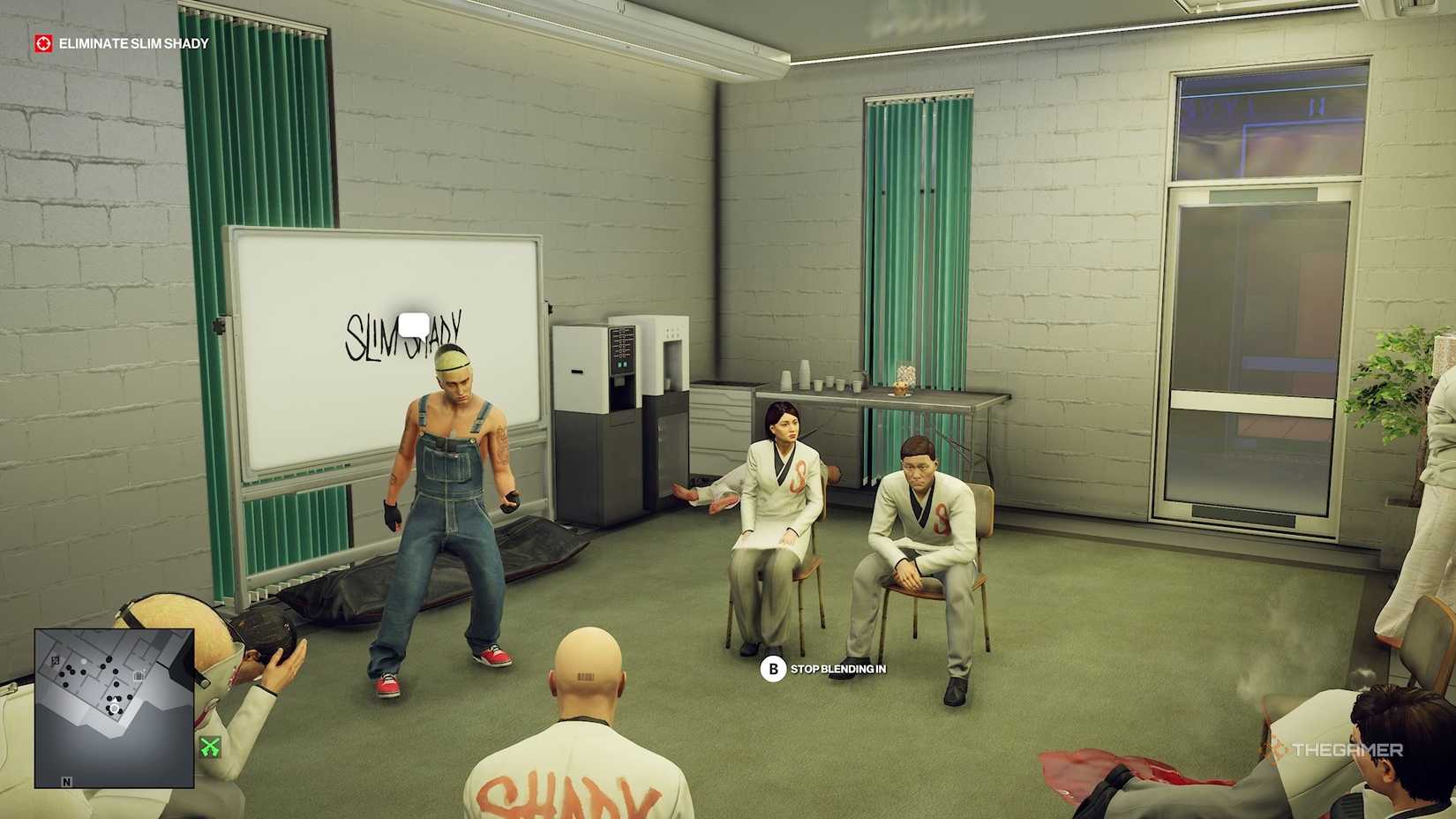Click the N compass marker on the minimap
Screen dimensions: 1456x819
point(67,782)
